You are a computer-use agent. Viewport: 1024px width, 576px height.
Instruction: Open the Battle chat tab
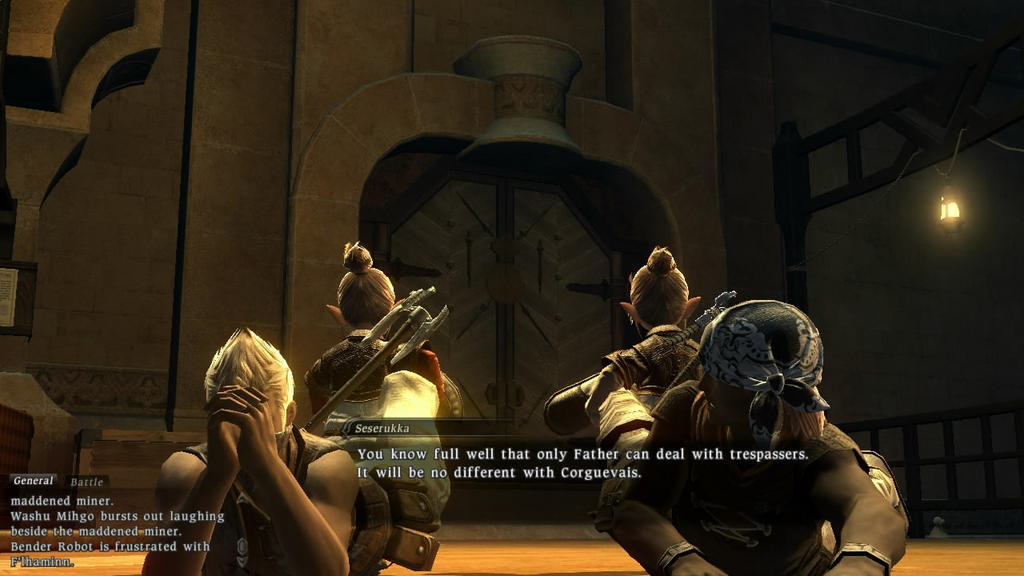(86, 482)
